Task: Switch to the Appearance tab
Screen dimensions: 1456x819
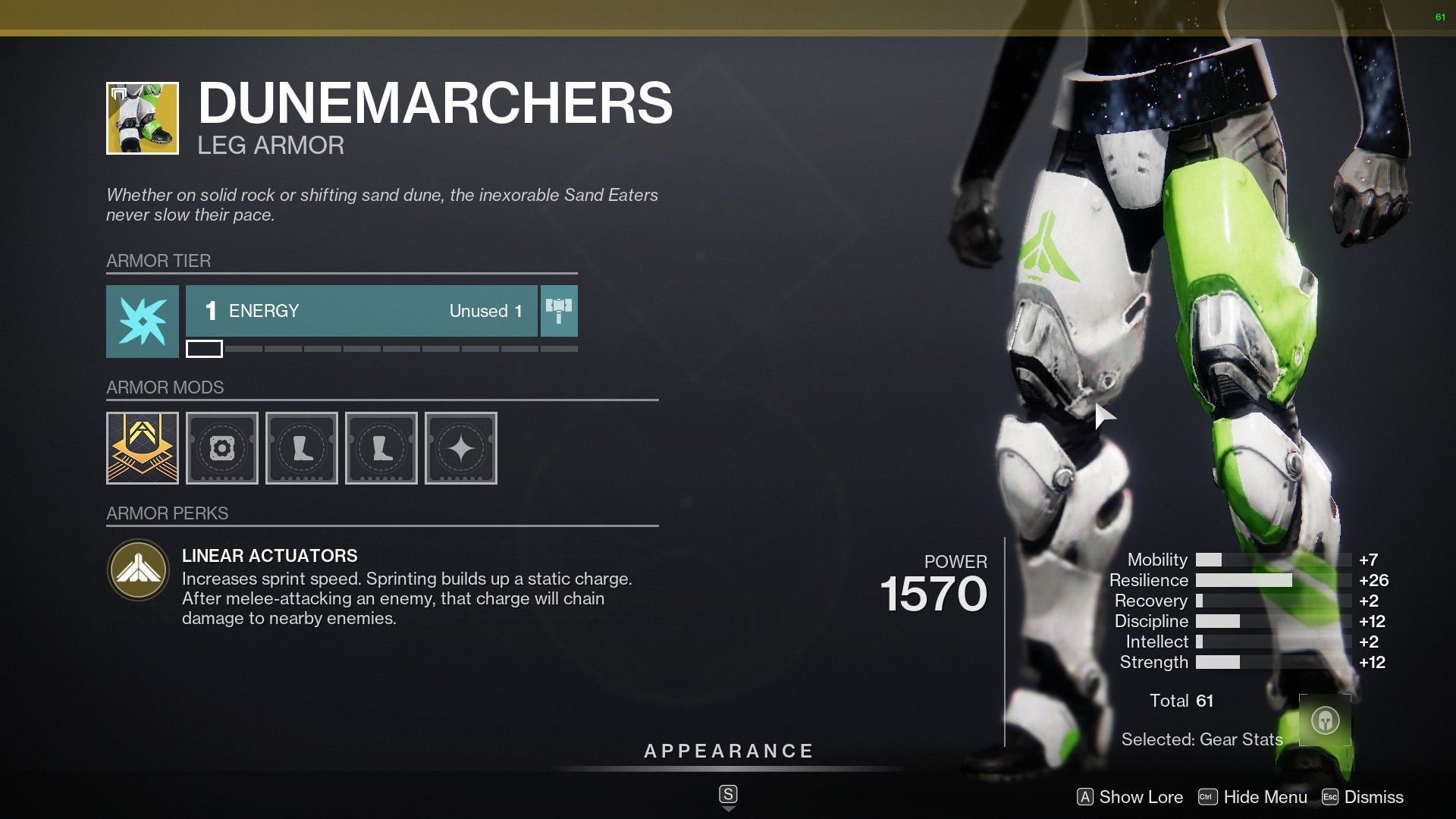Action: [727, 752]
